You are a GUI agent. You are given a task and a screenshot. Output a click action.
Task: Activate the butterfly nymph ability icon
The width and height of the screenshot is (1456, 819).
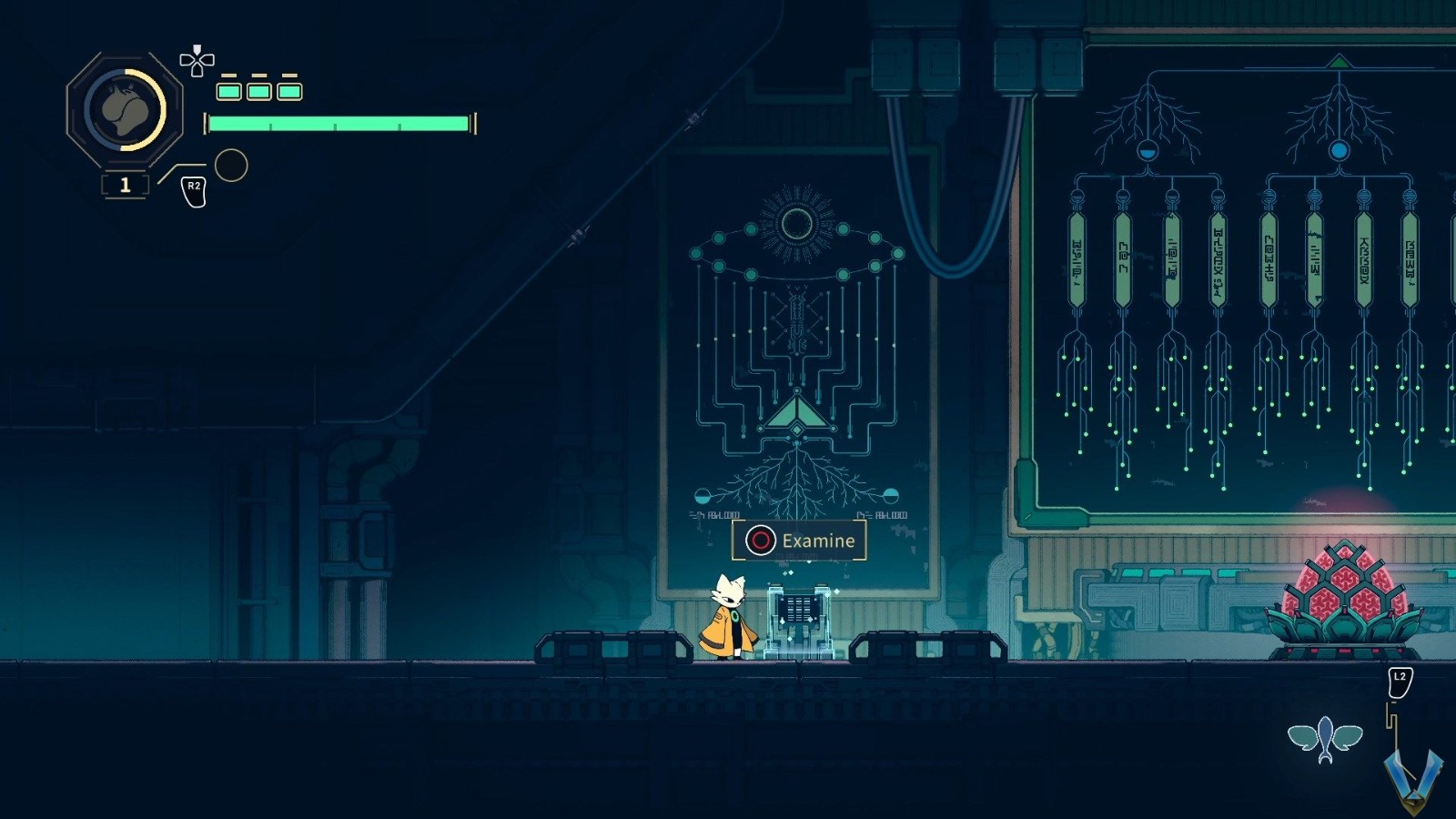pyautogui.click(x=1325, y=739)
